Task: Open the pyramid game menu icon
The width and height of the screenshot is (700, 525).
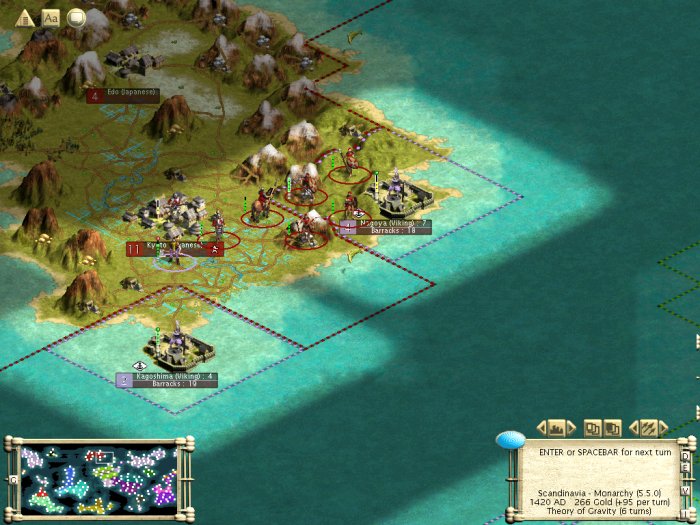Action: tap(26, 17)
